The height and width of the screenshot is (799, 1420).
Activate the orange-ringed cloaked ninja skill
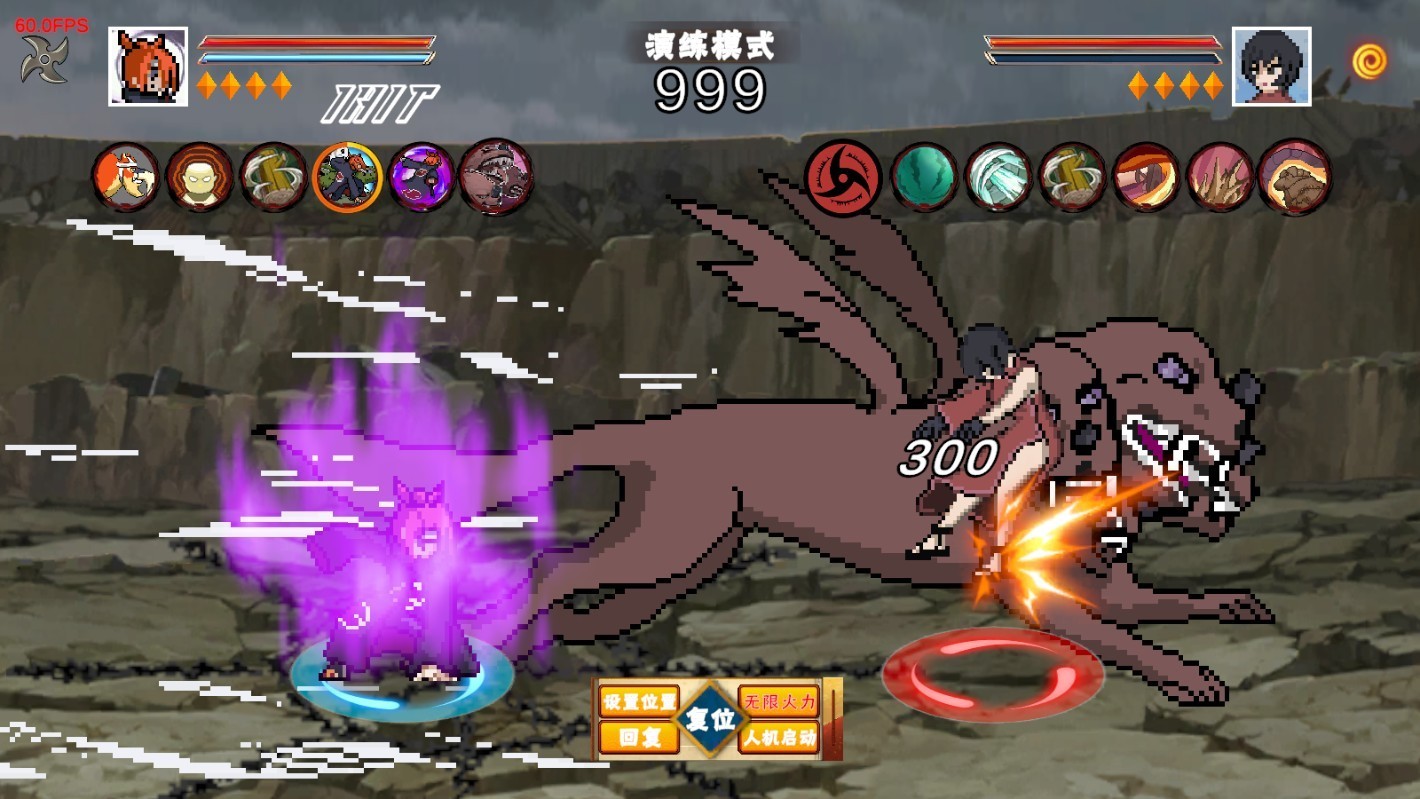click(347, 177)
